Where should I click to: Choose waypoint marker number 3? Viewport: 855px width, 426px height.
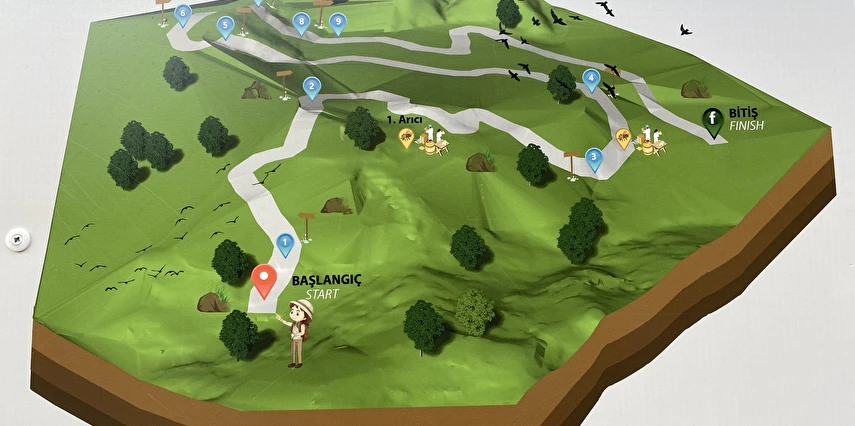point(594,157)
